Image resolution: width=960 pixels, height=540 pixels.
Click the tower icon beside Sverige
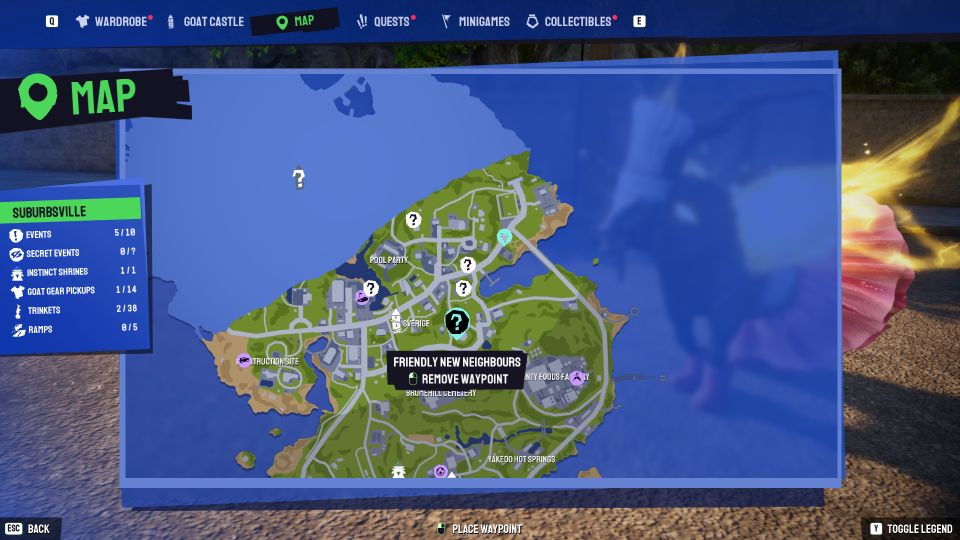(x=396, y=321)
